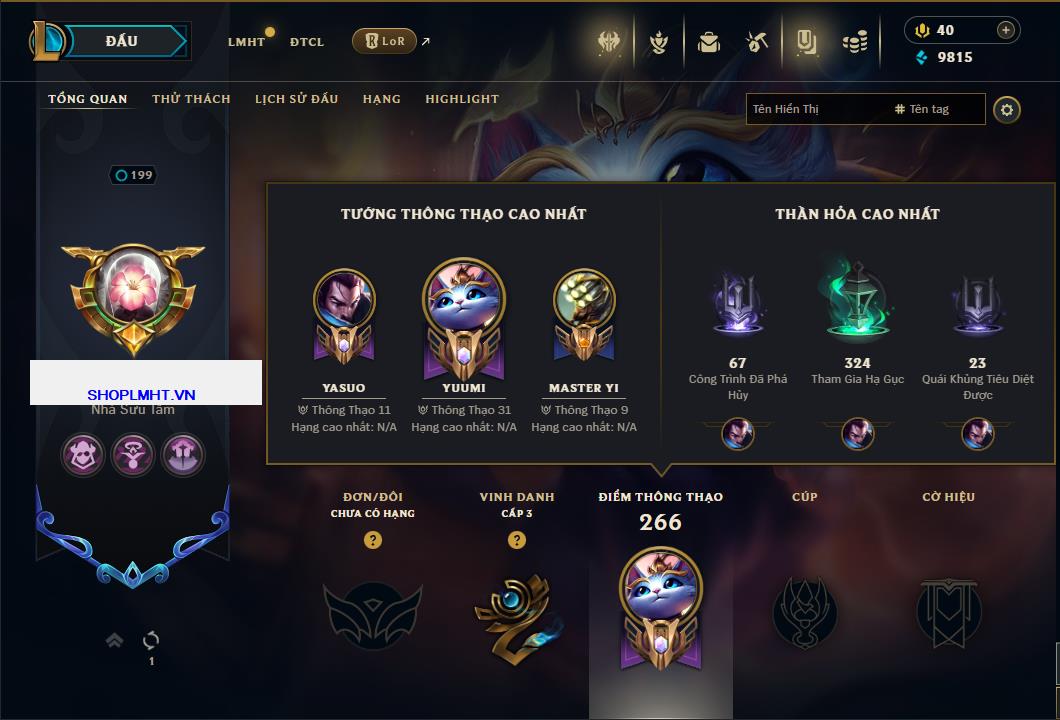Image resolution: width=1060 pixels, height=720 pixels.
Task: Click the ĐẤU play button
Action: coord(122,41)
